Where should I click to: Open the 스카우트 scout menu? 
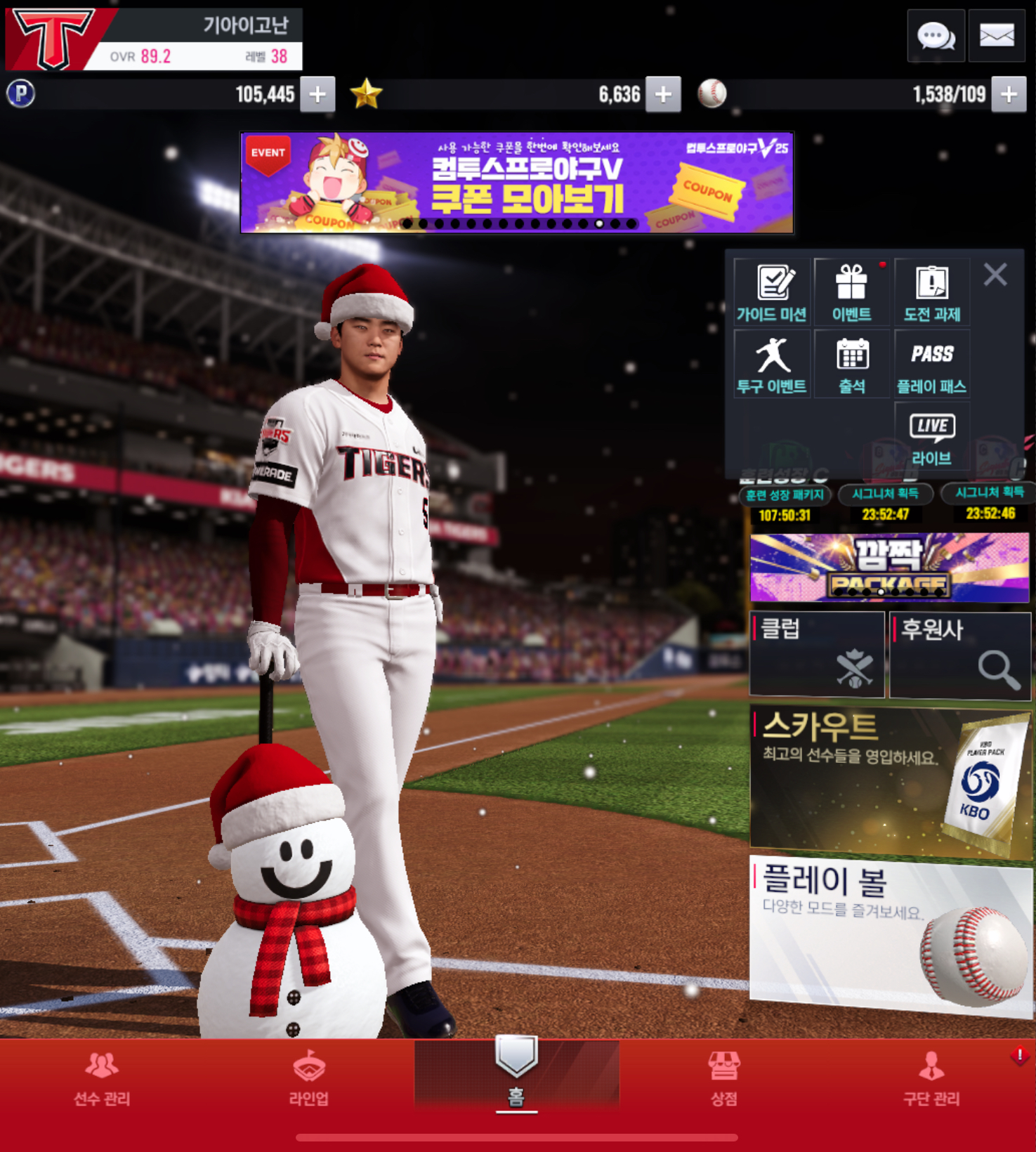point(890,781)
